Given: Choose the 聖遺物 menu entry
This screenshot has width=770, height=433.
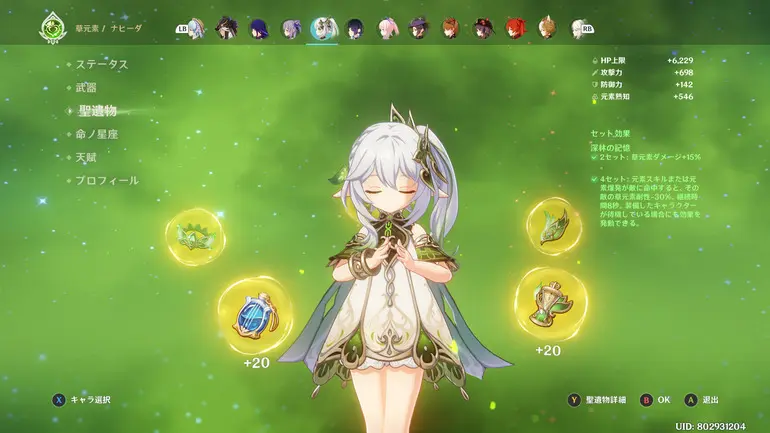Looking at the screenshot, I should (97, 110).
